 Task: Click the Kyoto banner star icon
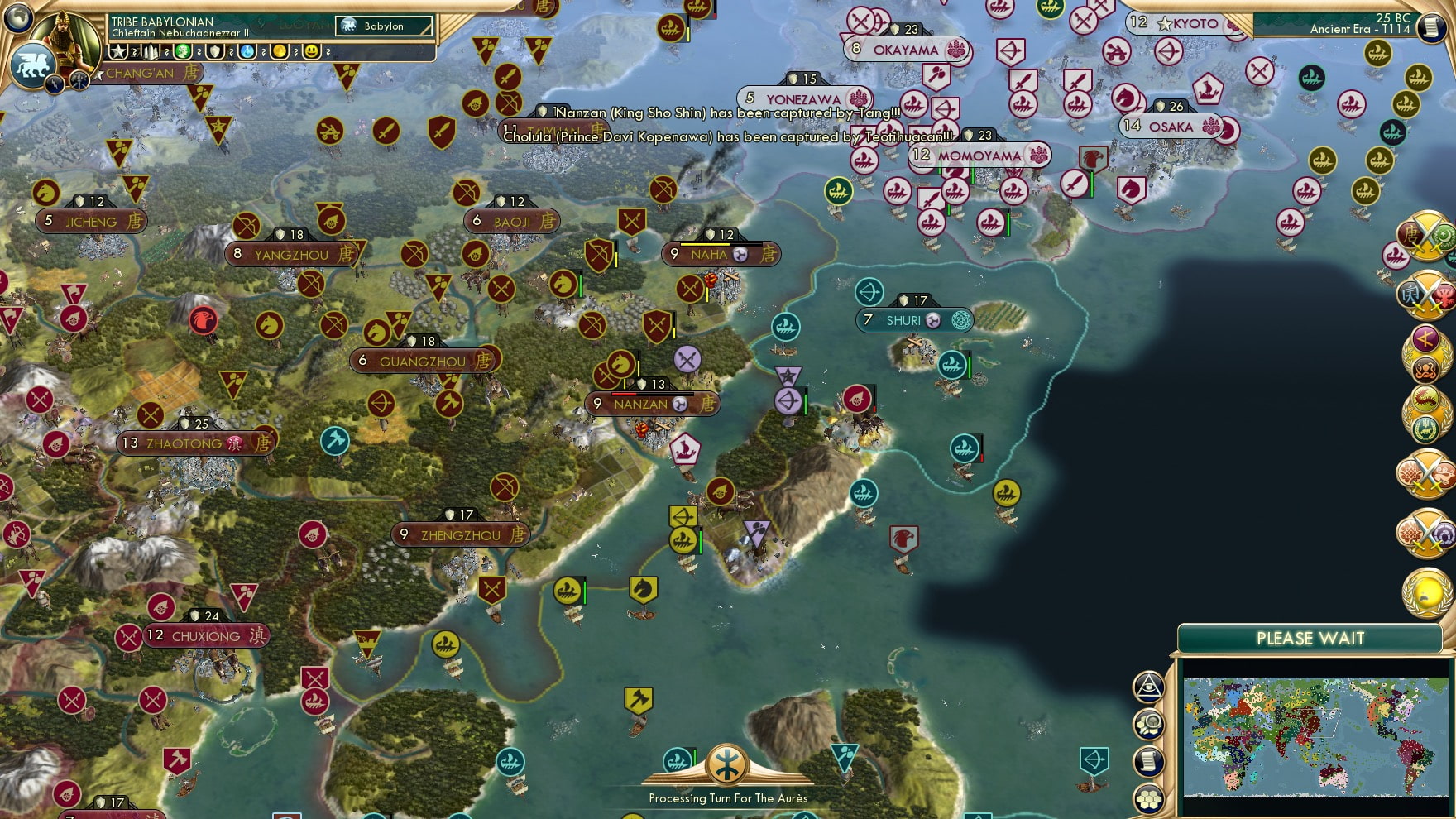pos(1166,25)
